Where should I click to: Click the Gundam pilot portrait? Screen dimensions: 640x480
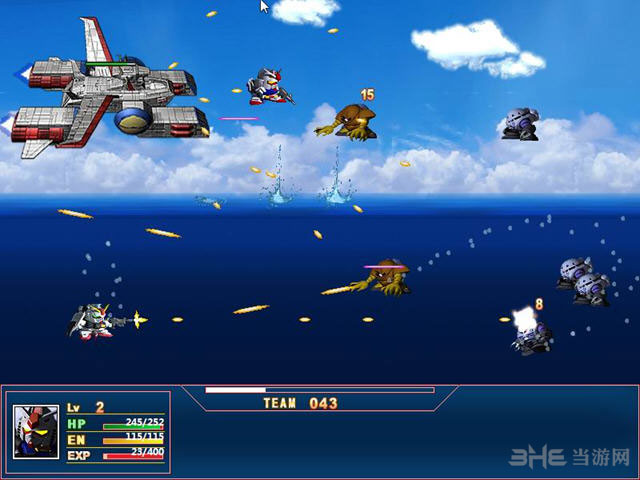[35, 431]
